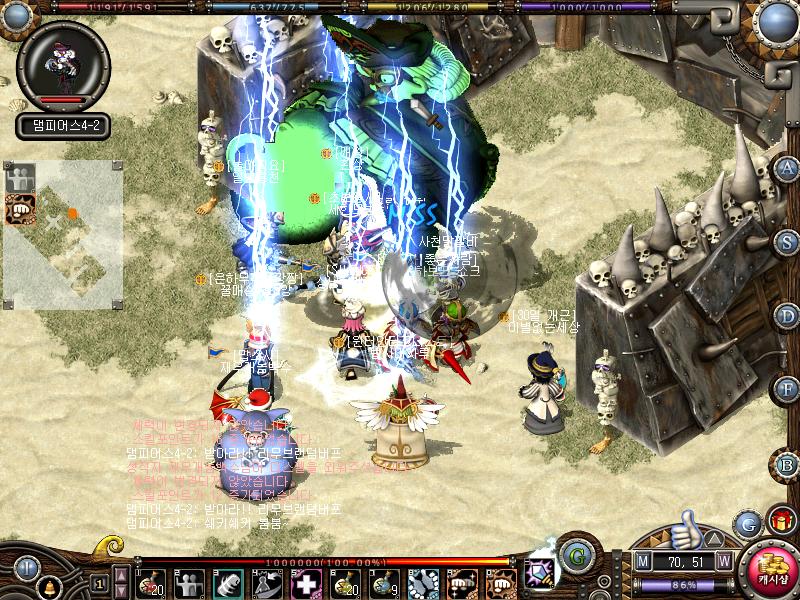
Task: Toggle the fist icon on minimap
Action: (19, 209)
